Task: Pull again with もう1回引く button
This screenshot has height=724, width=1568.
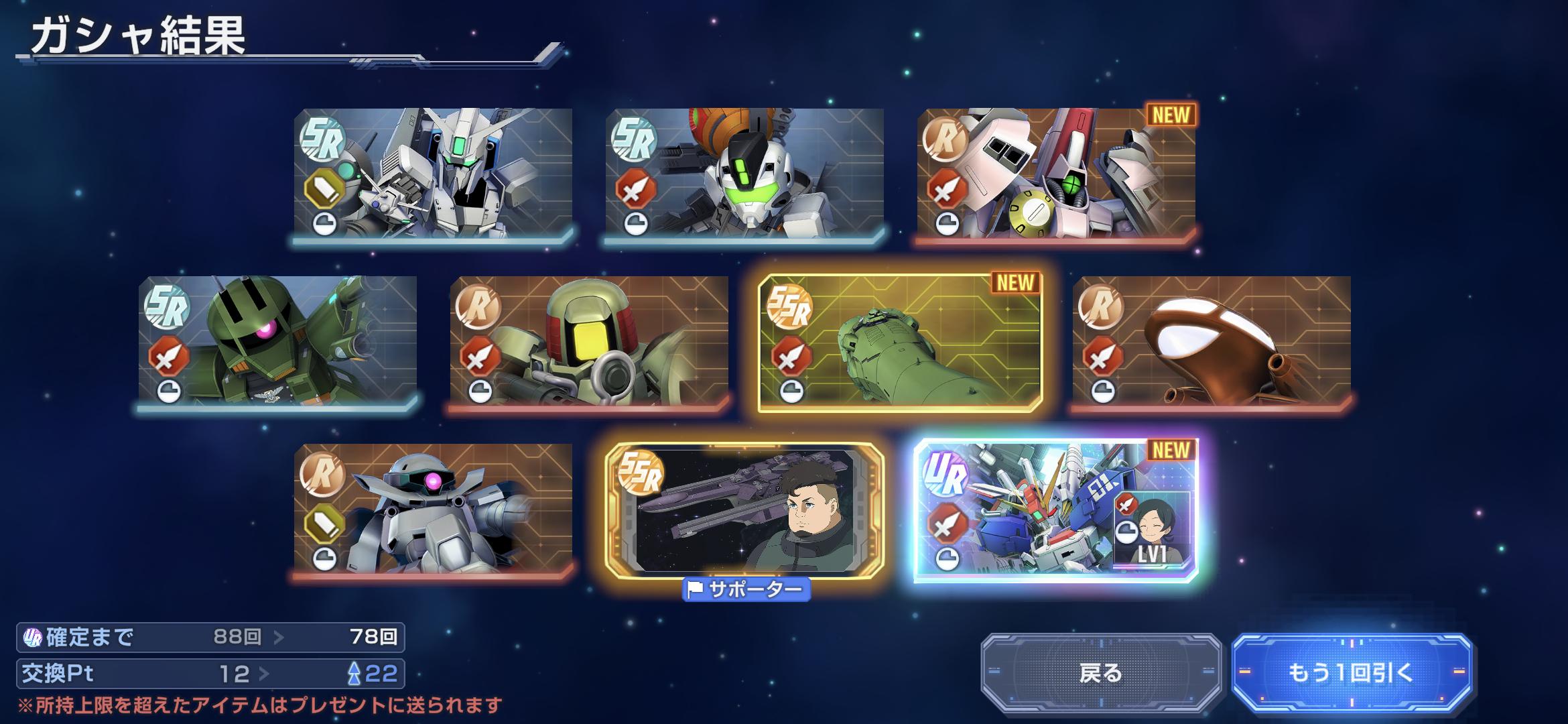Action: tap(1351, 672)
